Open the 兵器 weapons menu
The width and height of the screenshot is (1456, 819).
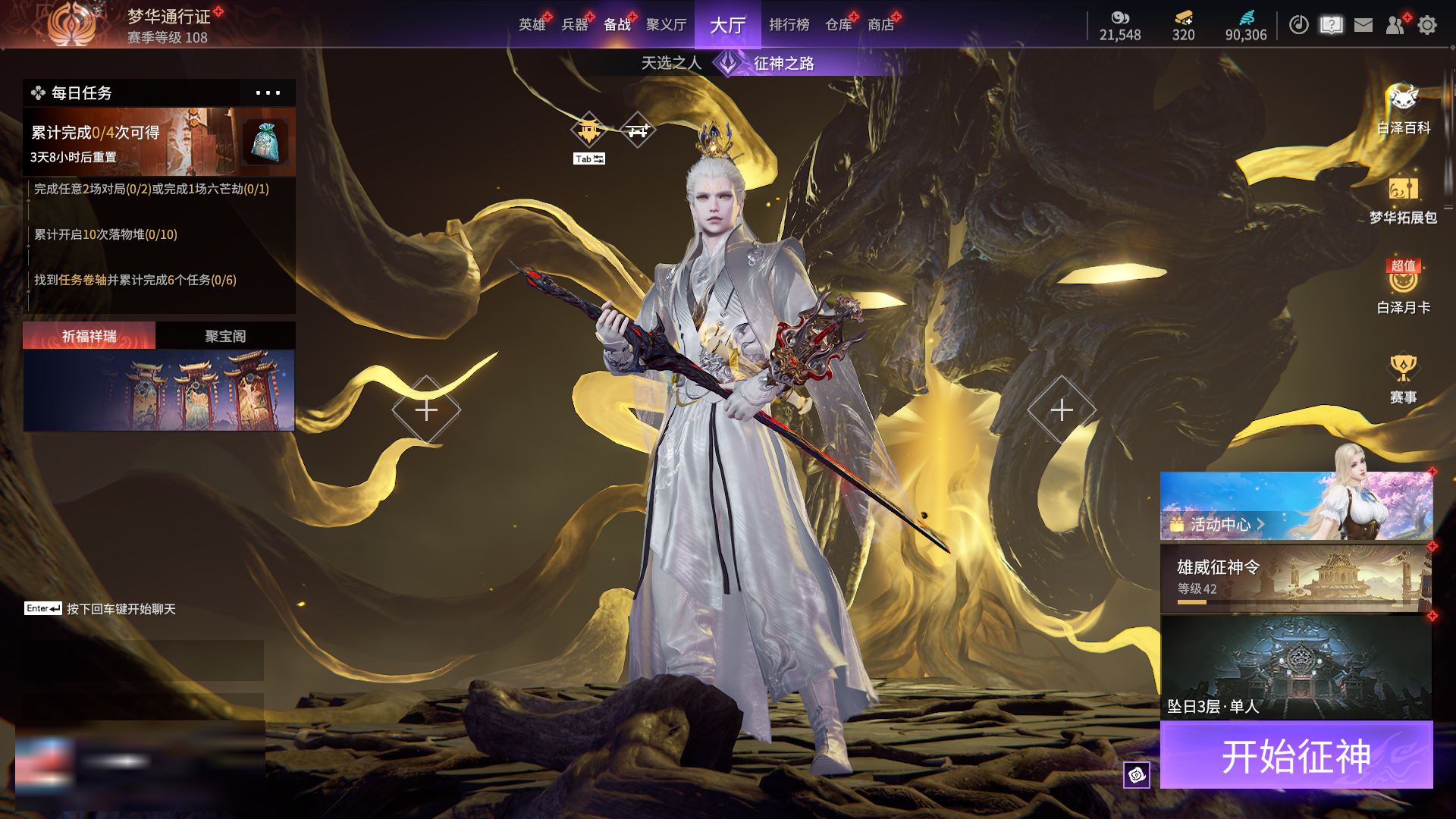coord(575,25)
